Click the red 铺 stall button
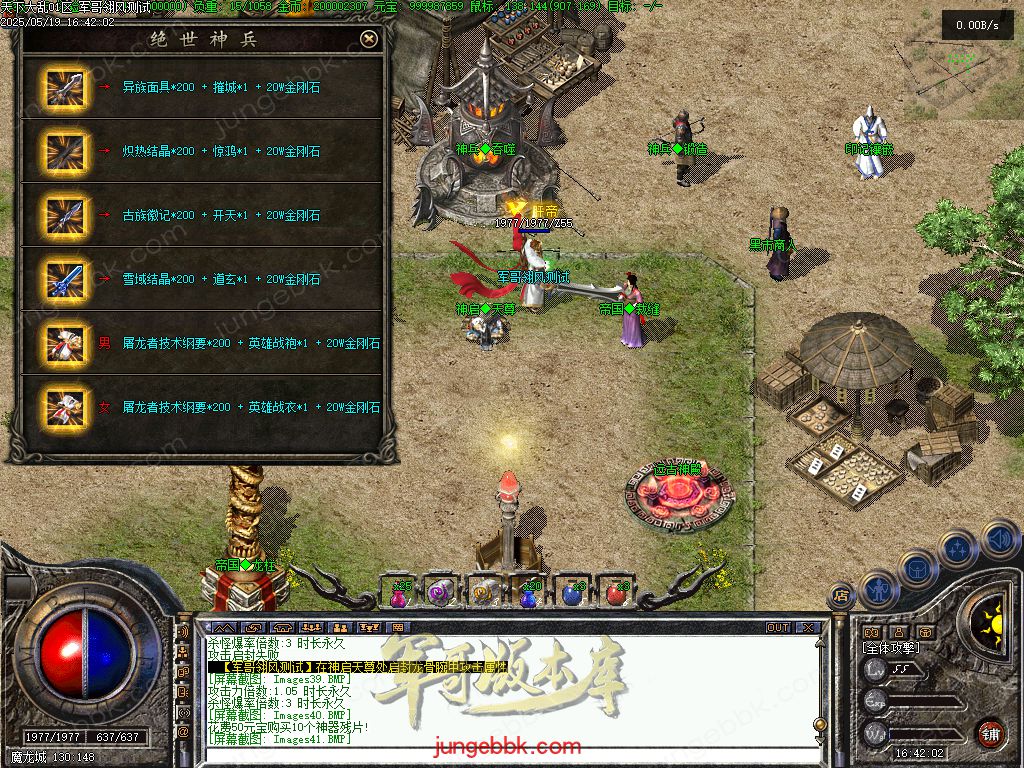The image size is (1024, 768). (990, 733)
